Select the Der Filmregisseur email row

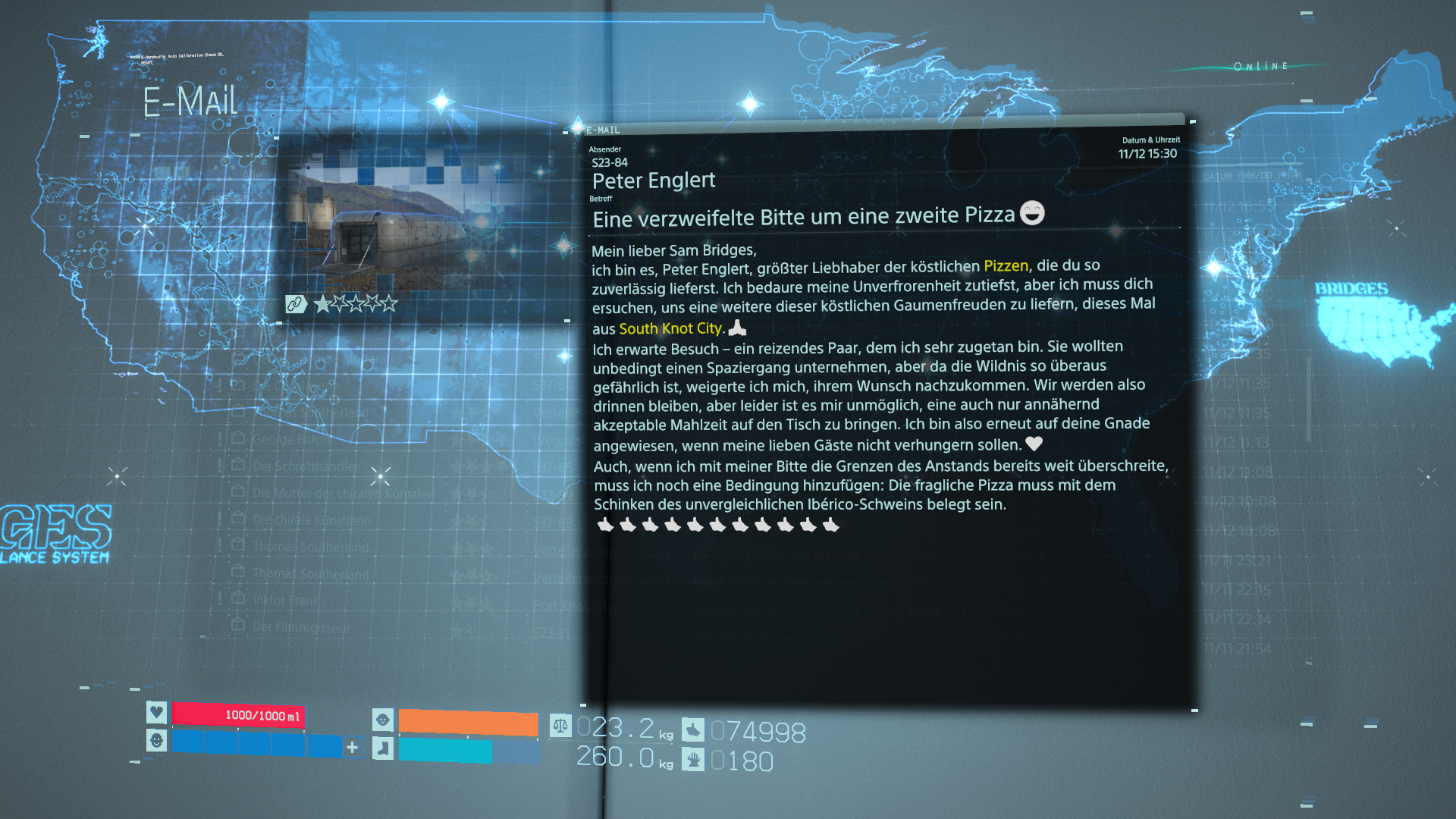point(301,627)
